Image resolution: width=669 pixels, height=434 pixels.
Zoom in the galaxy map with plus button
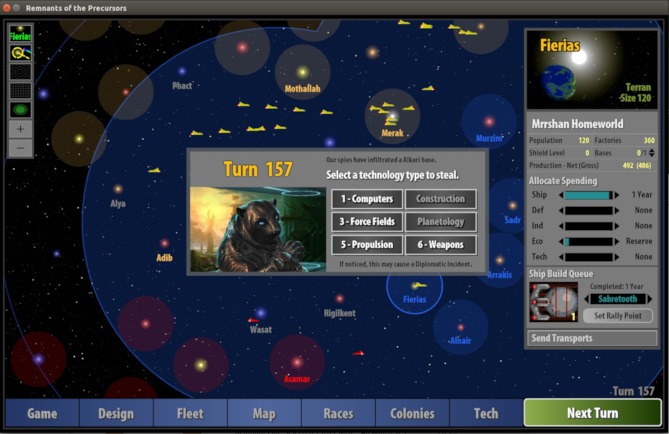click(20, 129)
